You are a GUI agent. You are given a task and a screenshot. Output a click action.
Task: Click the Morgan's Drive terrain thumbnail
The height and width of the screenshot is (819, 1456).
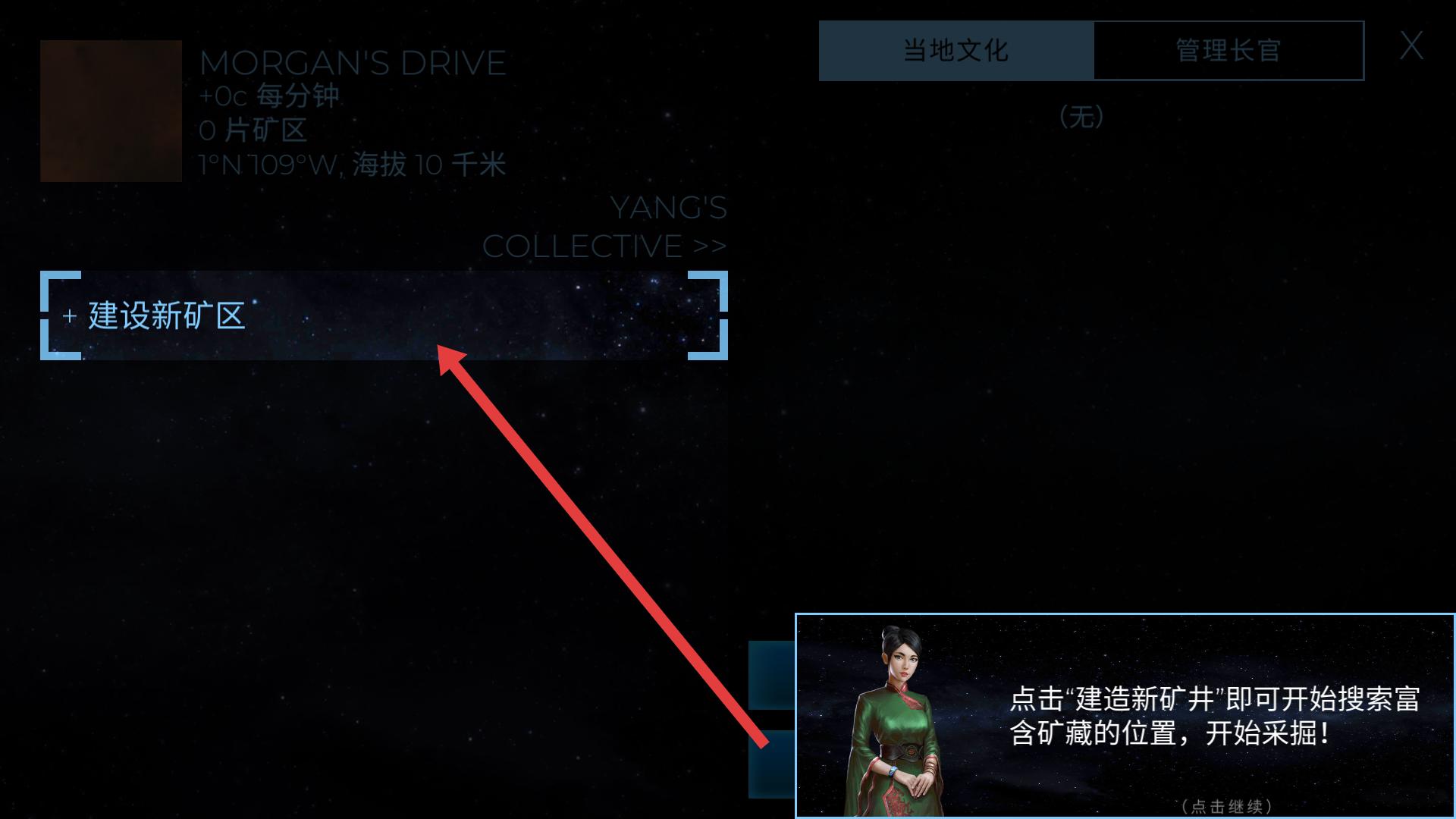point(110,110)
